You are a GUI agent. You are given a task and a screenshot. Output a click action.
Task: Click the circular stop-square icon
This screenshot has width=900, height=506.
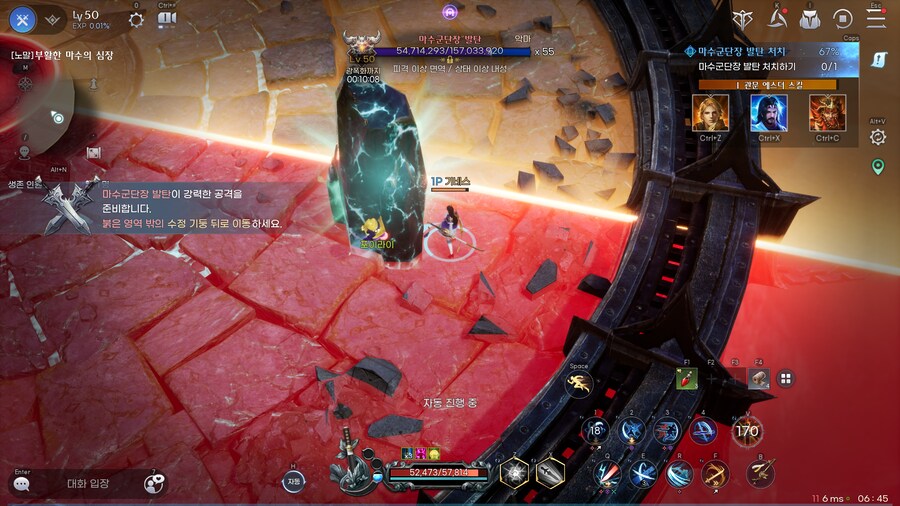tap(843, 18)
